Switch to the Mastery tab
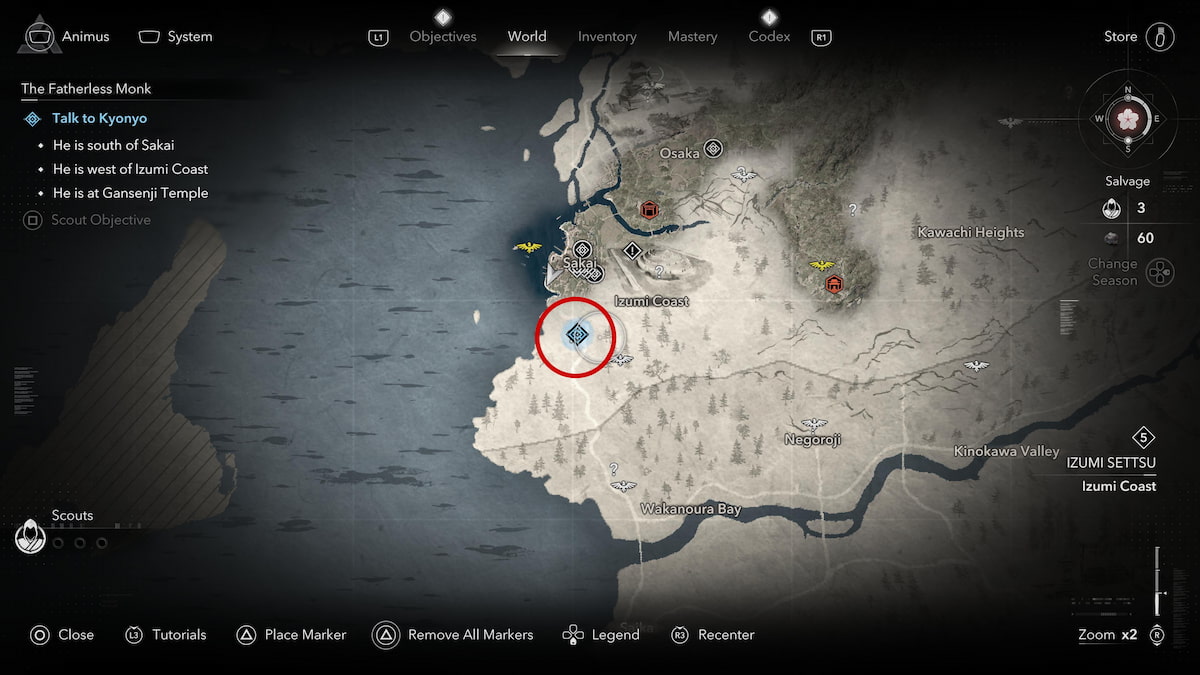This screenshot has width=1200, height=675. tap(692, 37)
